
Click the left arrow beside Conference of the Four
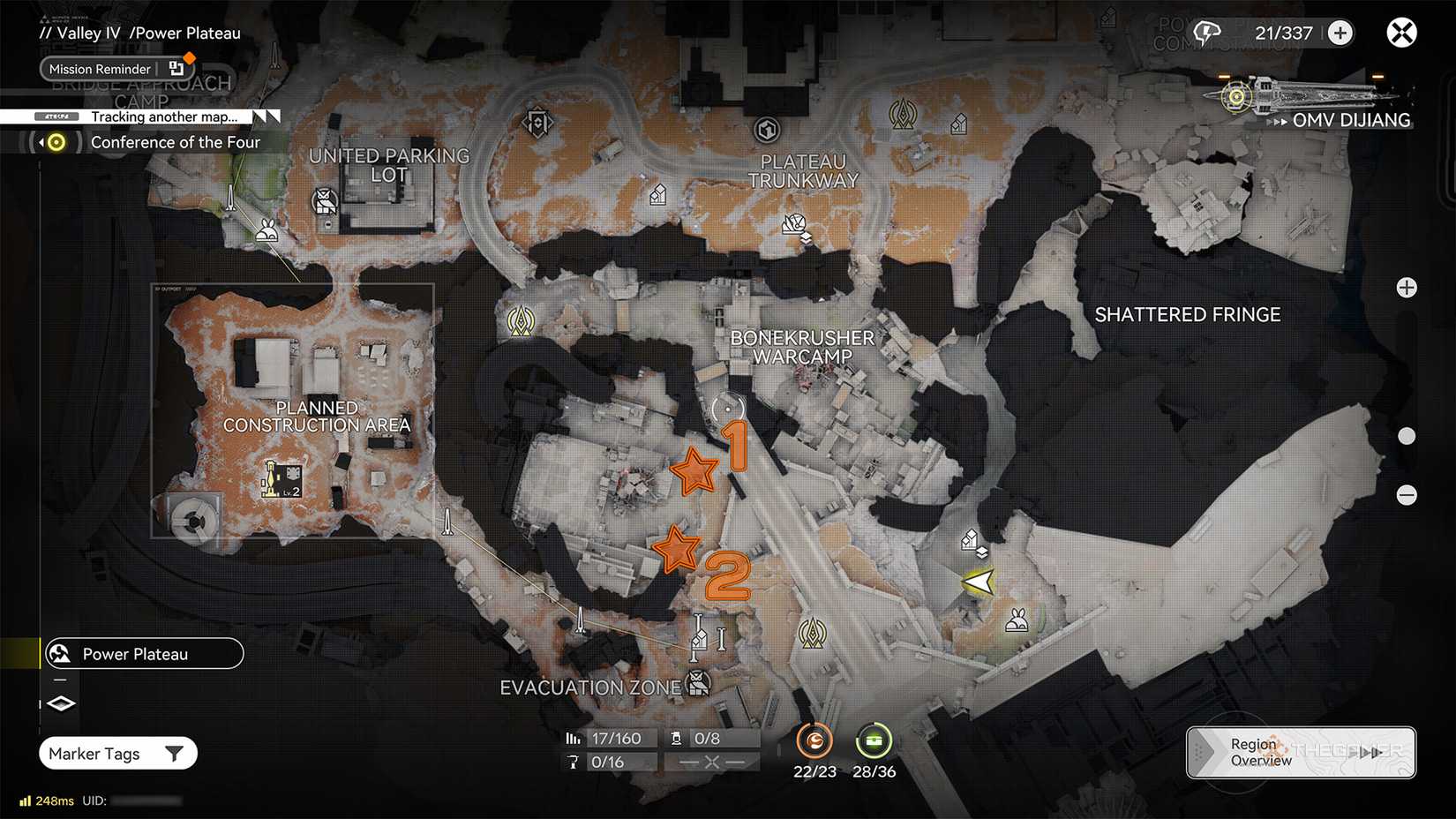43,141
